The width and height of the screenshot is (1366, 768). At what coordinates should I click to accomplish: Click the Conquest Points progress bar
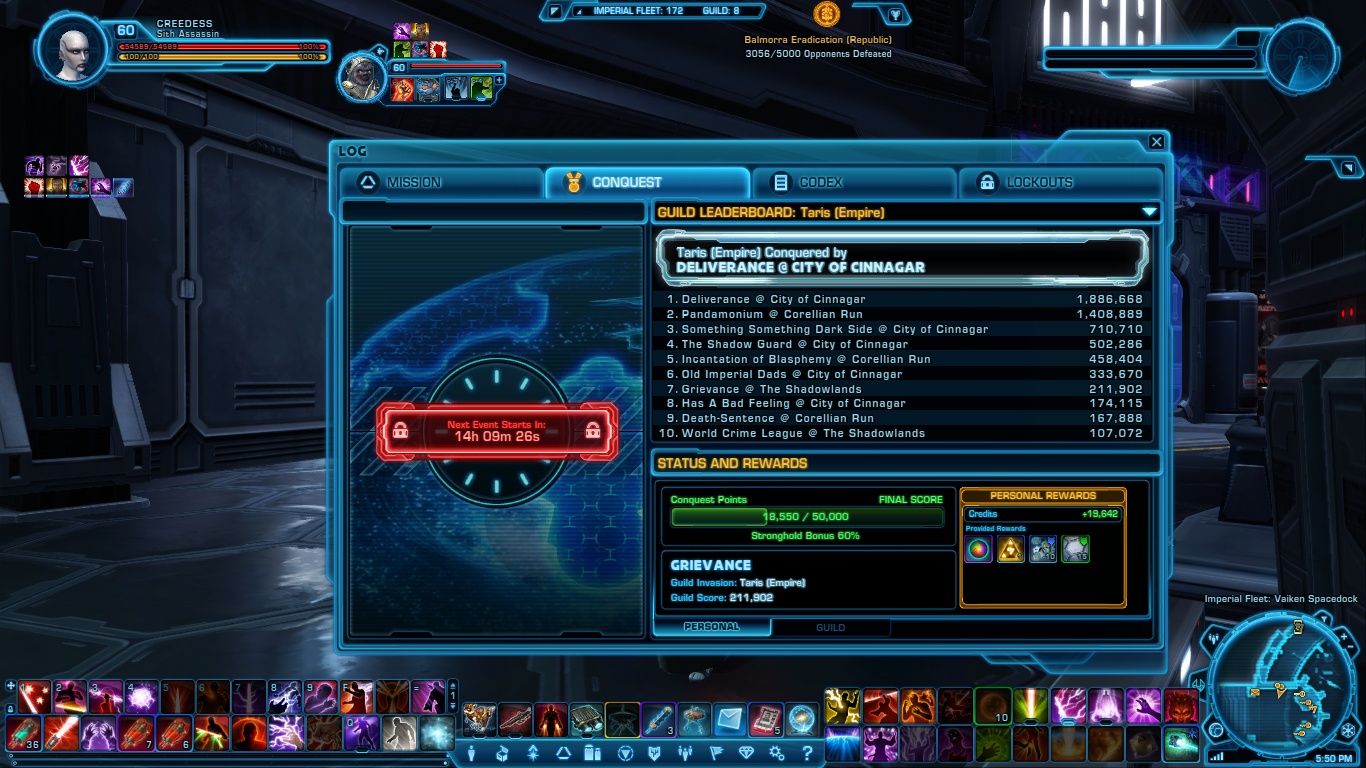point(805,518)
